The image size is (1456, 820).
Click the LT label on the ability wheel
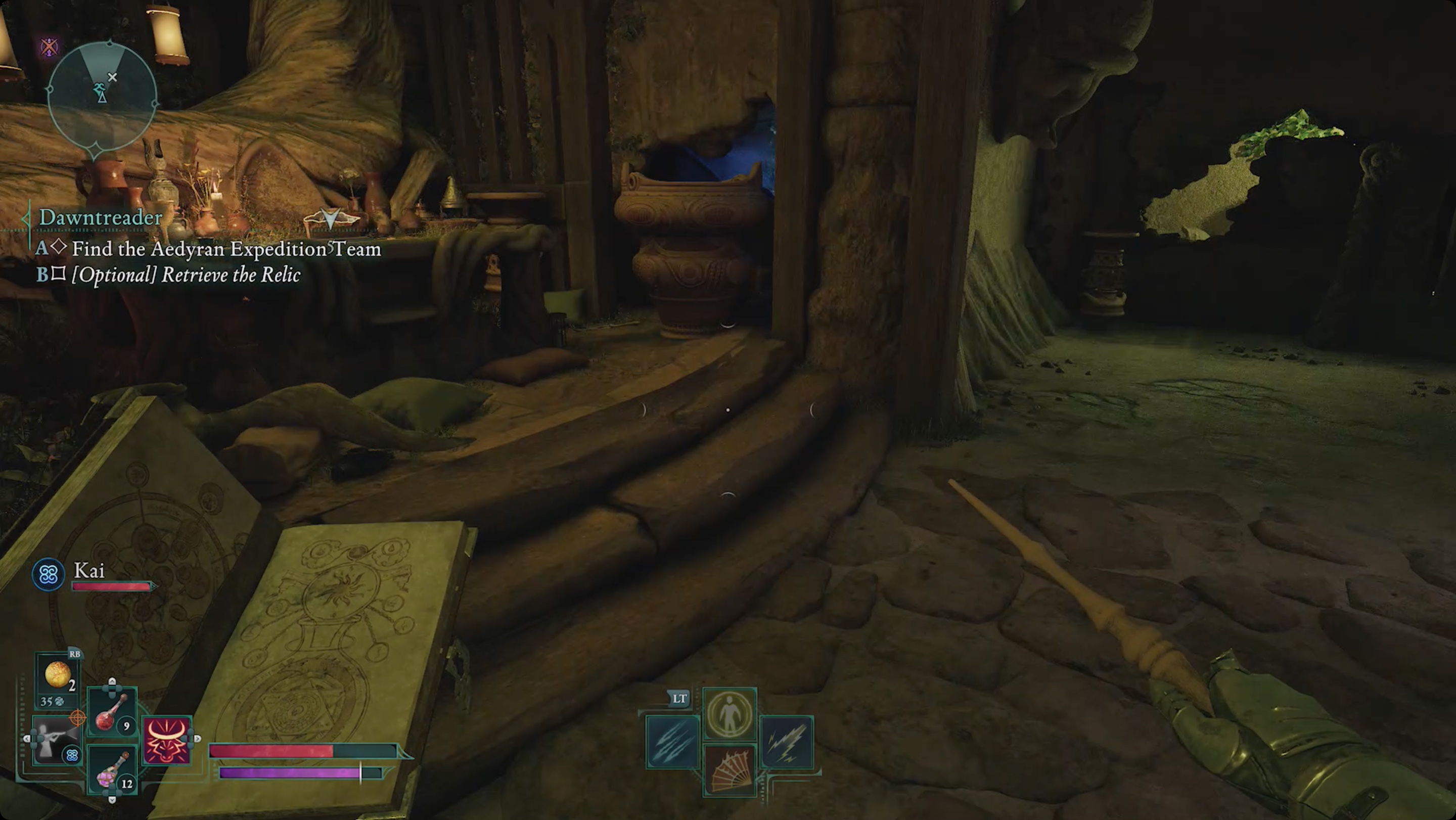678,697
